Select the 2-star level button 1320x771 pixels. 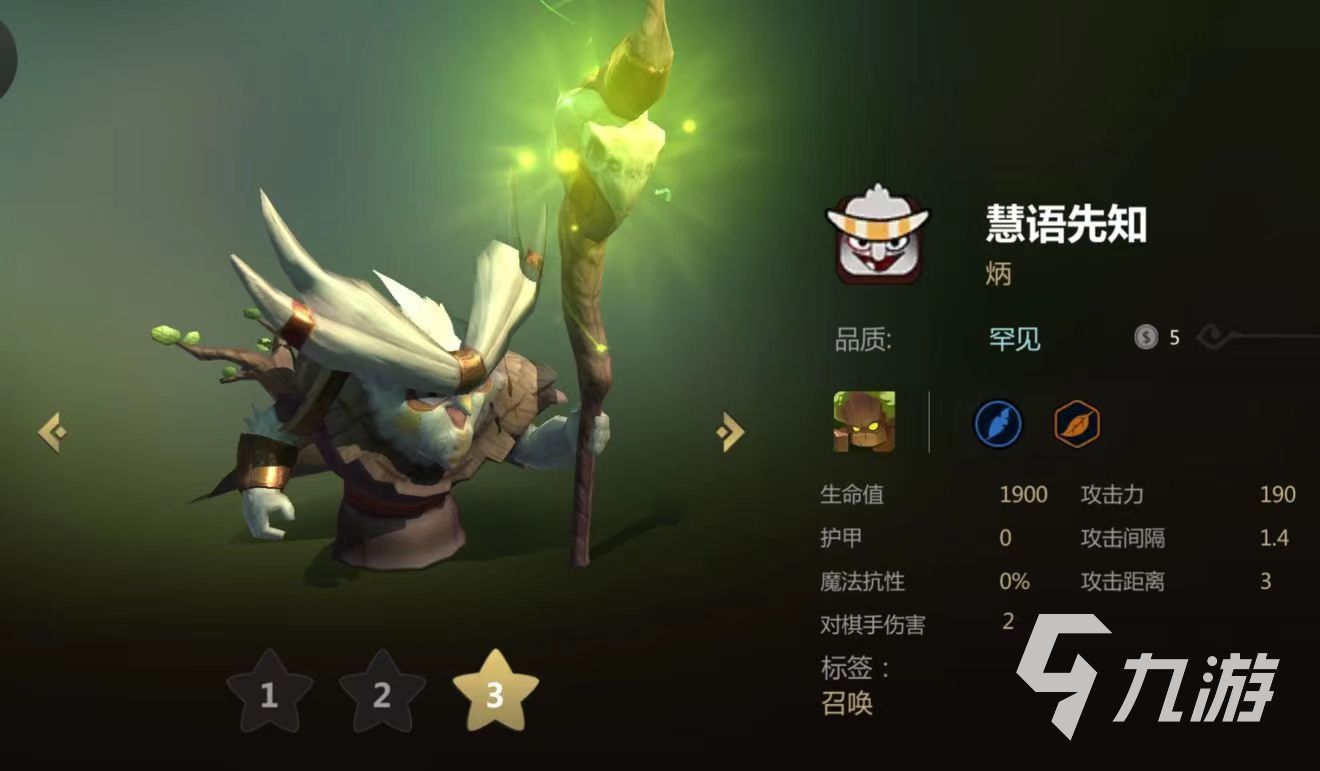(382, 693)
